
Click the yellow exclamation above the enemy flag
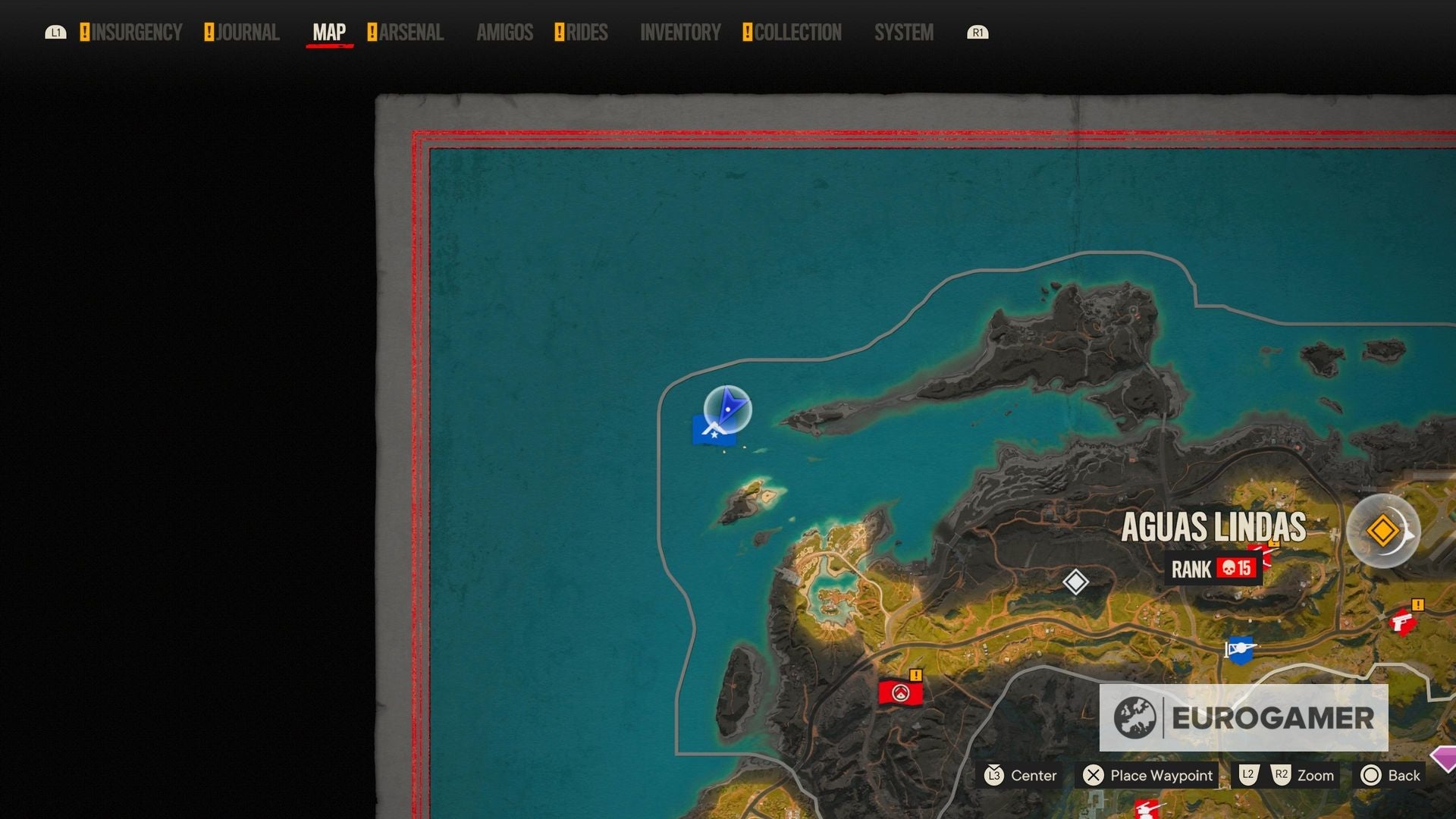[916, 674]
